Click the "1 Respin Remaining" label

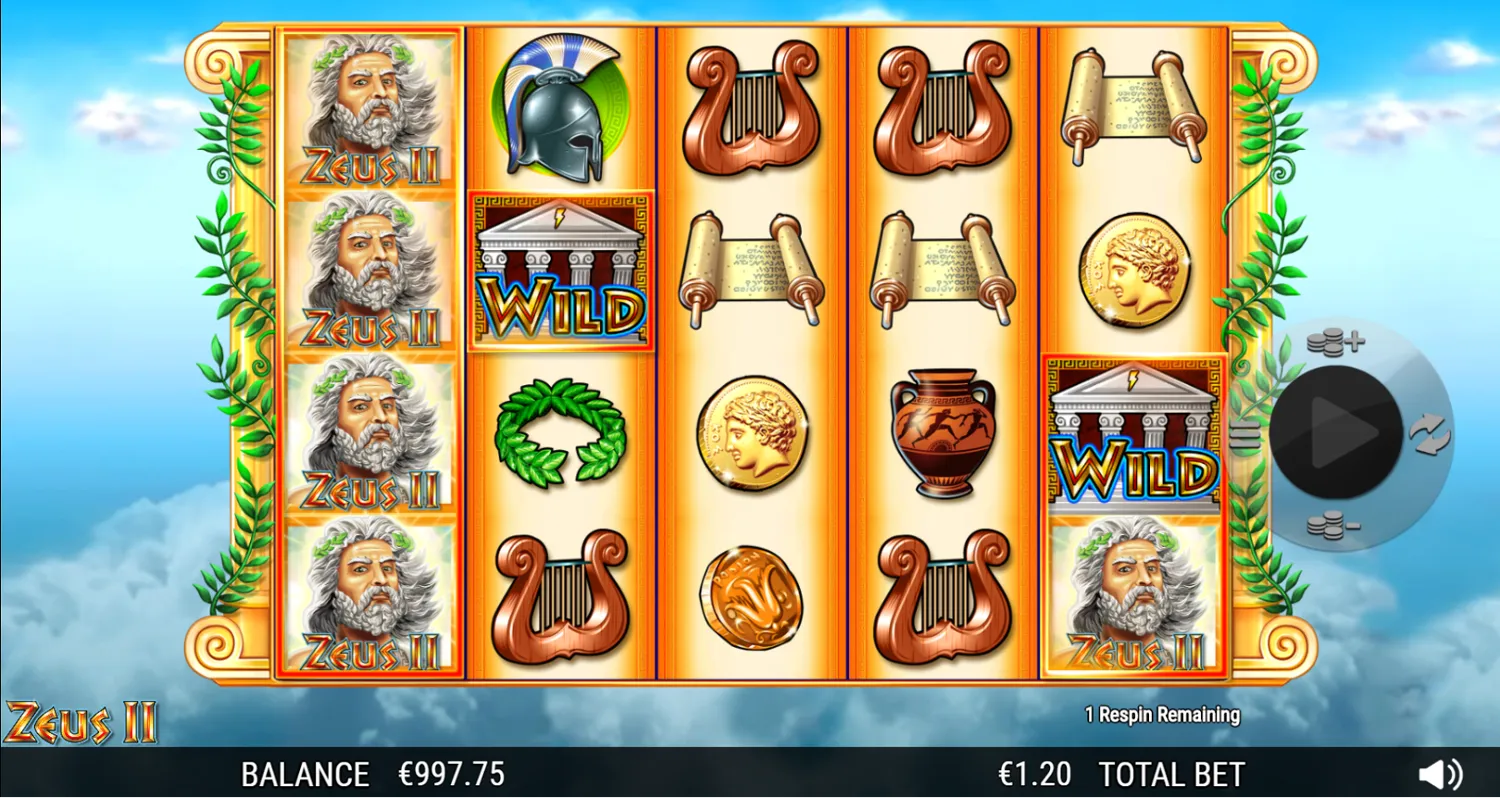[x=1165, y=715]
